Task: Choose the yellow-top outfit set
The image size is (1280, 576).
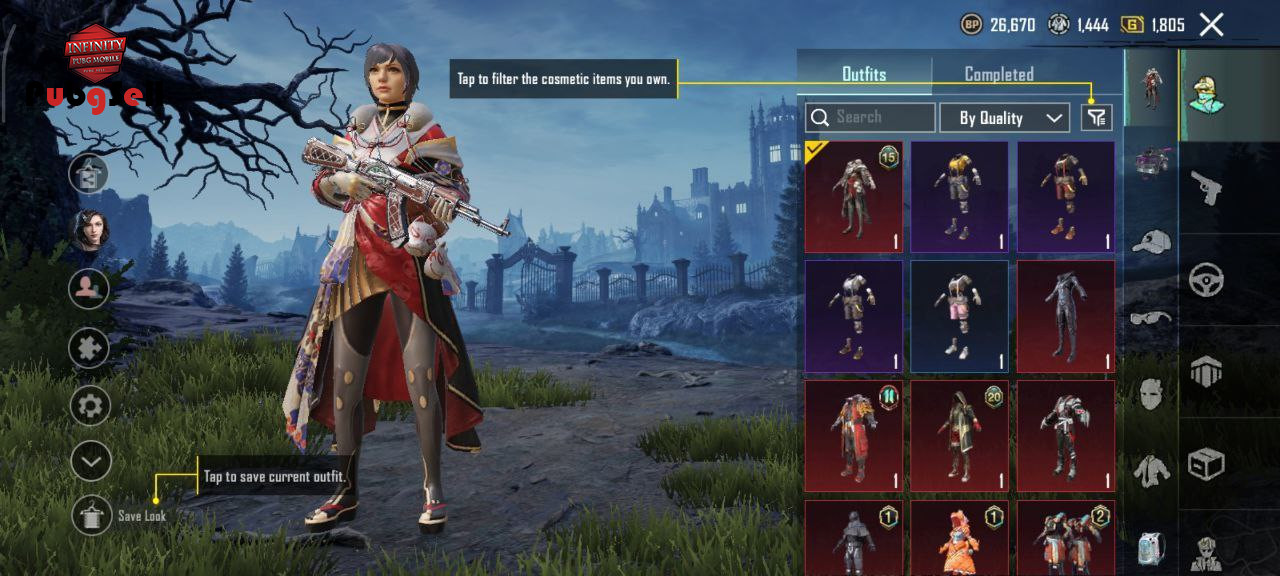Action: click(x=959, y=197)
